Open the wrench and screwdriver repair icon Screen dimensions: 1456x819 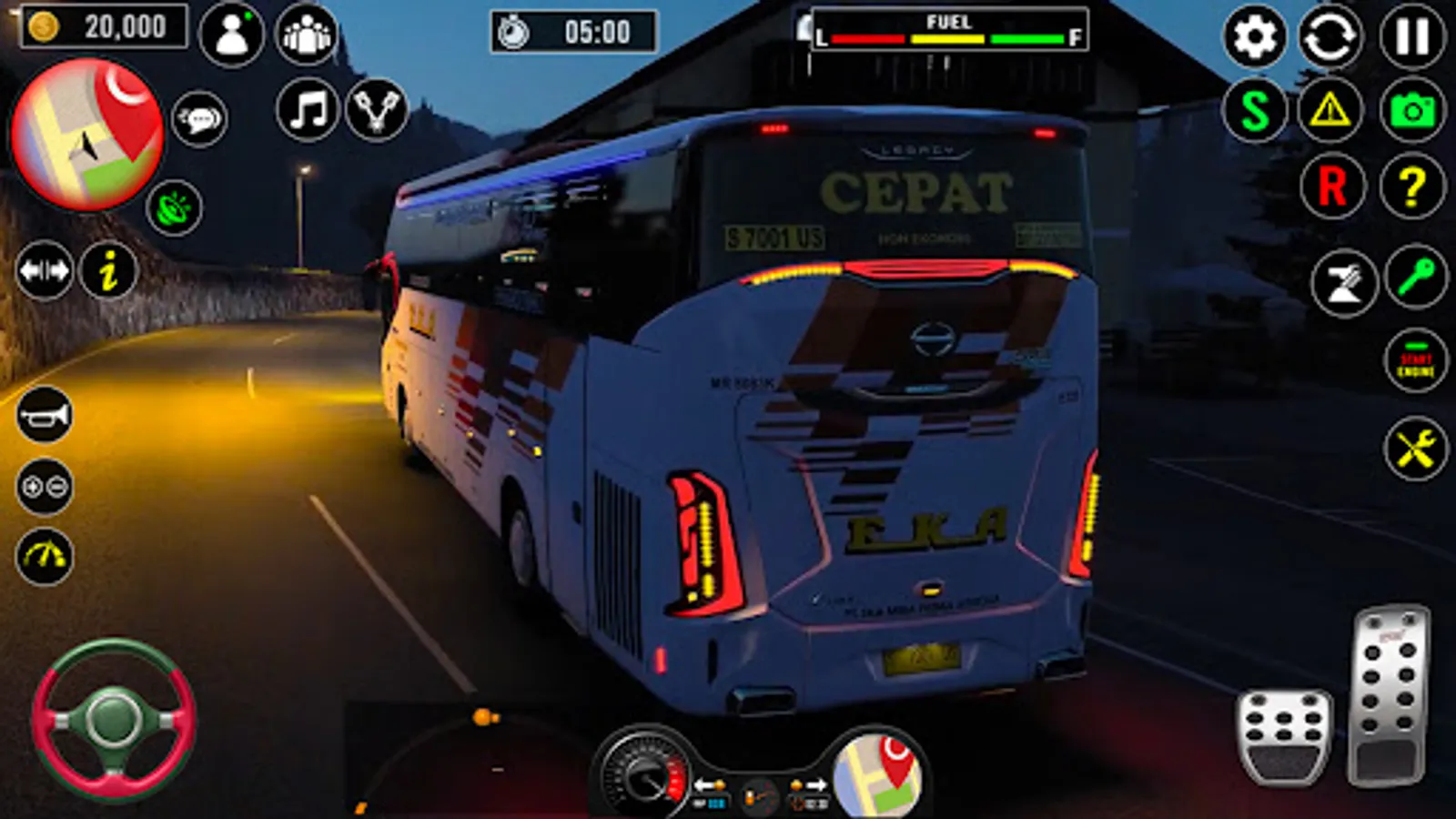[x=1415, y=448]
